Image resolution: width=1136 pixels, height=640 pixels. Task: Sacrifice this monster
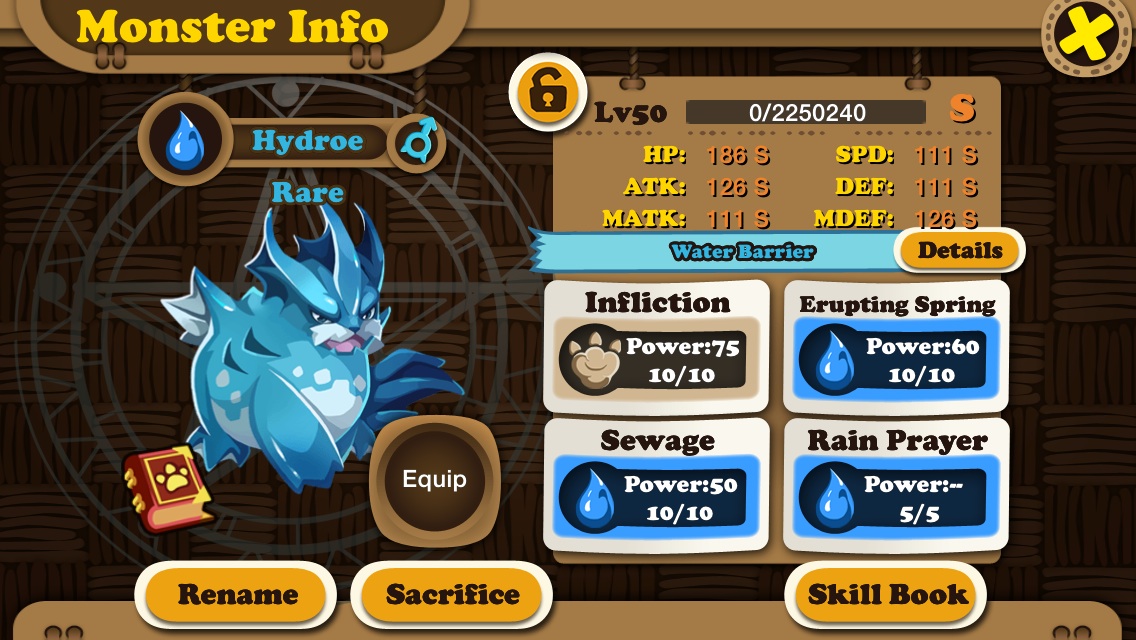[x=452, y=595]
